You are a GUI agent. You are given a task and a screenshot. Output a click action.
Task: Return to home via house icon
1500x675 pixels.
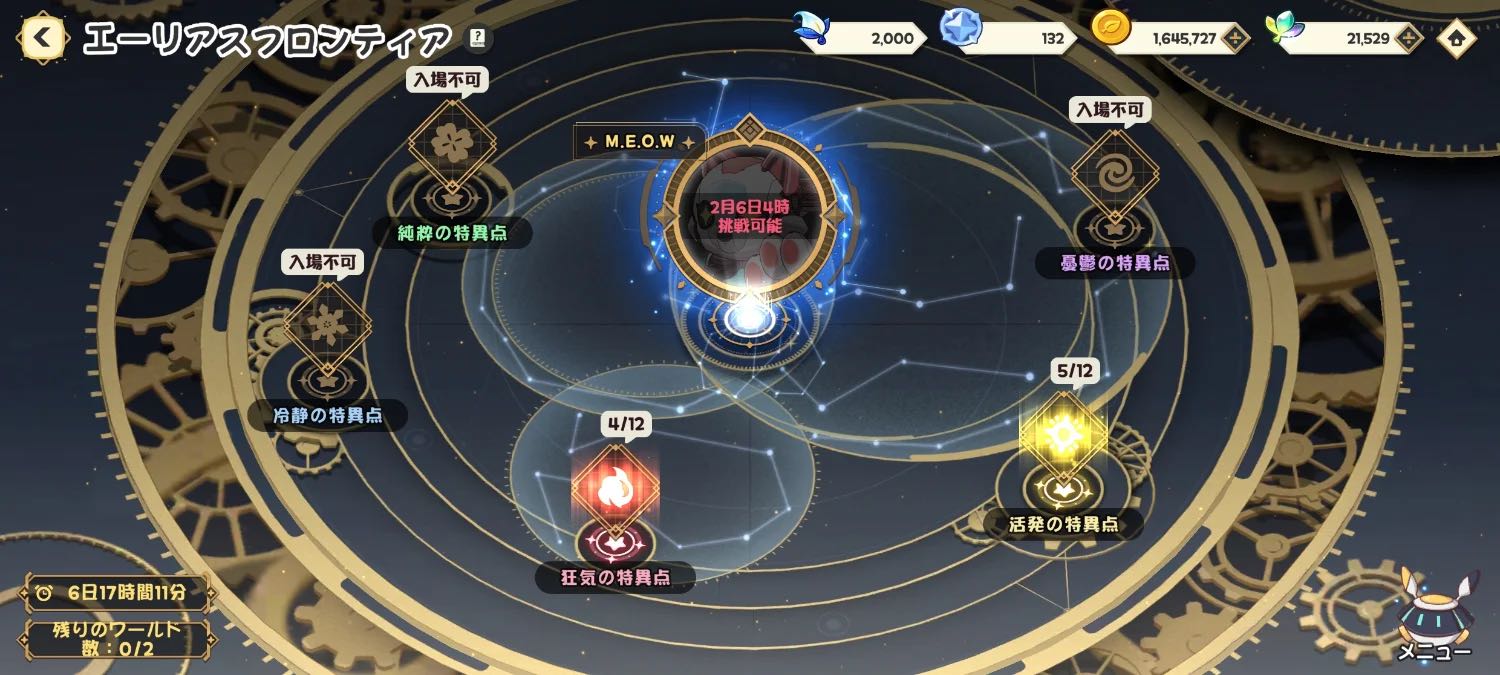point(1456,39)
